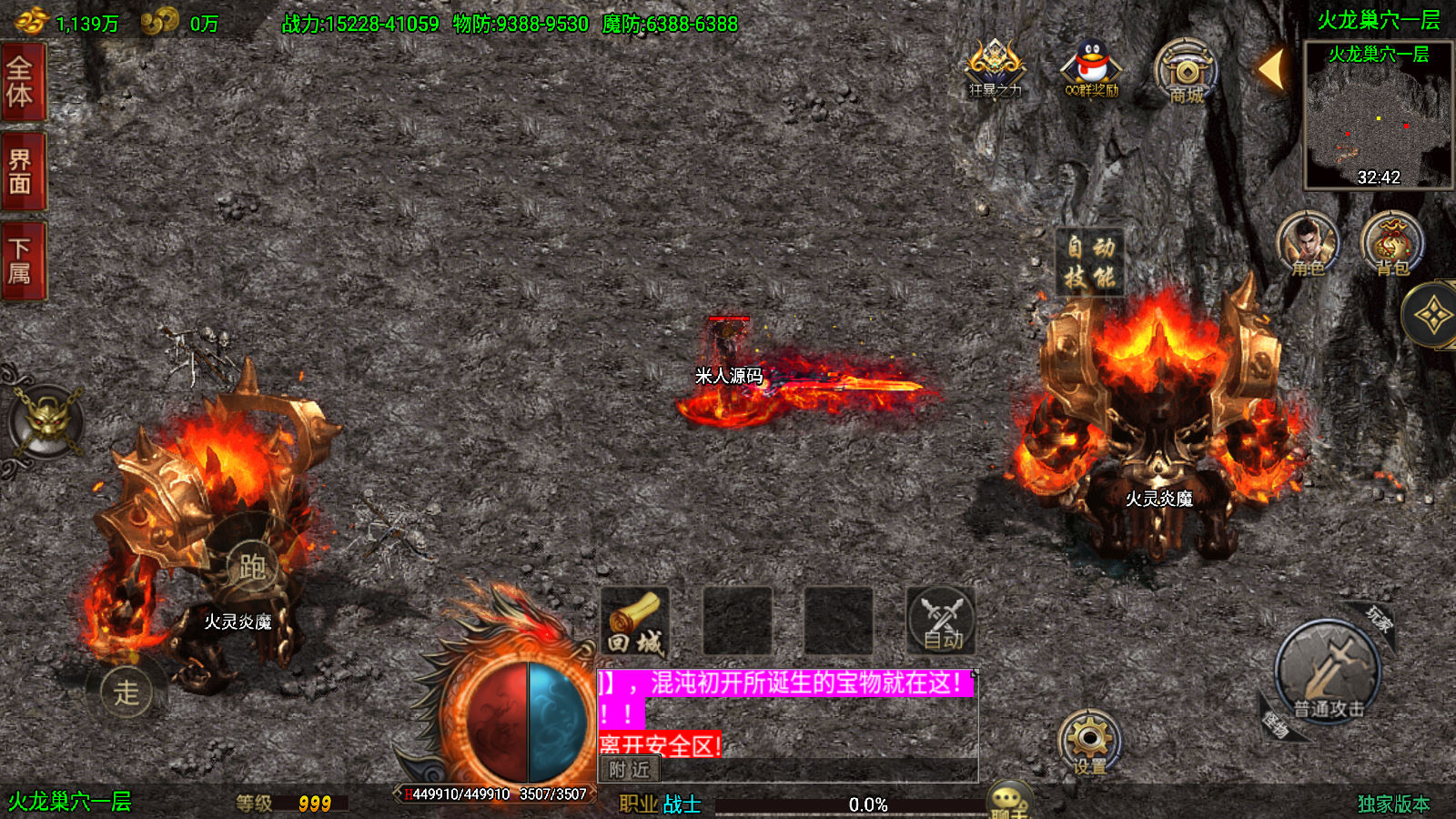Viewport: 1456px width, 819px height.
Task: Switch to the 界面 tab
Action: click(22, 172)
